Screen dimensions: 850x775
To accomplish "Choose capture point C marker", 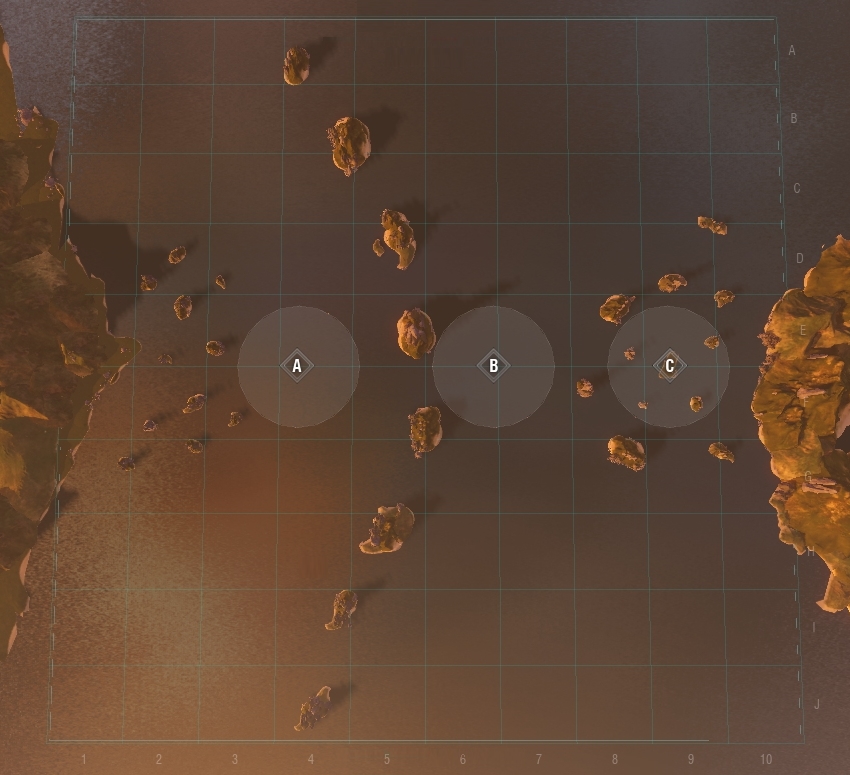I will 669,366.
